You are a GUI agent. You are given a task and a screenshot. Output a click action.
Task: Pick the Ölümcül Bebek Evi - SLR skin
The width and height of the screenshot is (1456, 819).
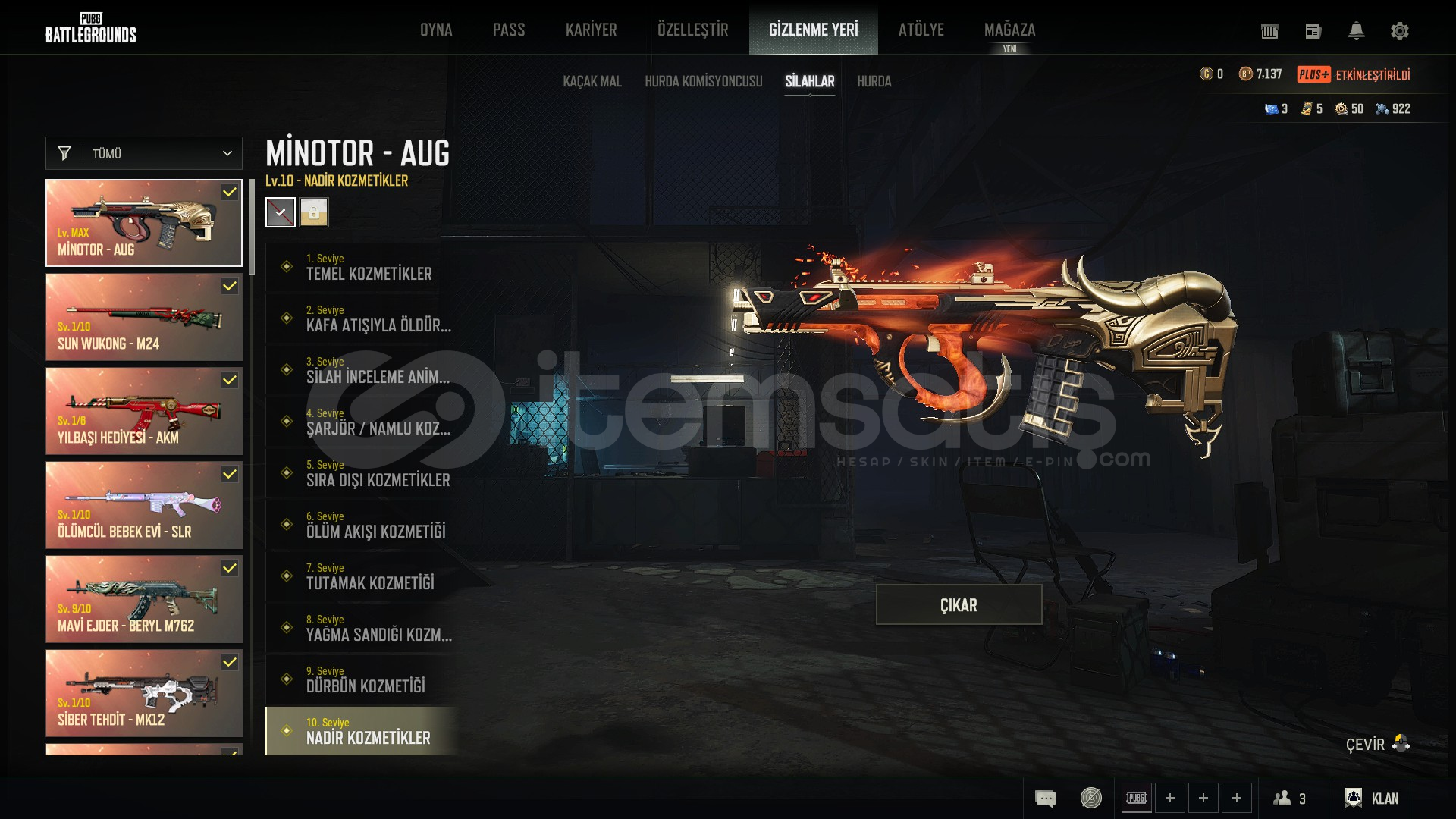(144, 505)
